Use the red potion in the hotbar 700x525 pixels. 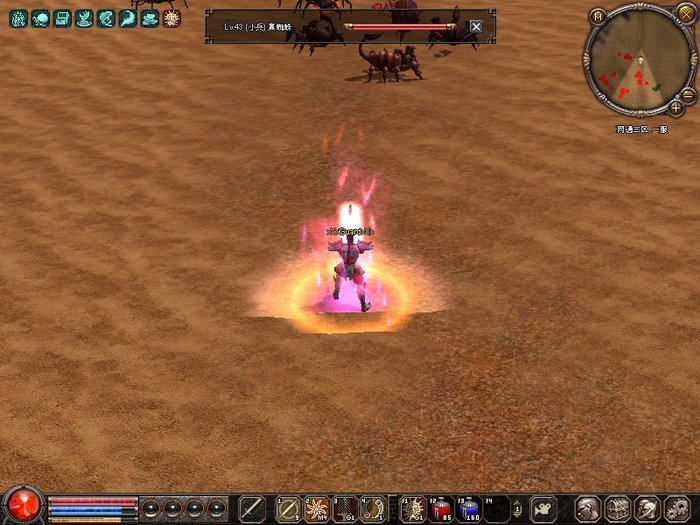click(x=441, y=509)
